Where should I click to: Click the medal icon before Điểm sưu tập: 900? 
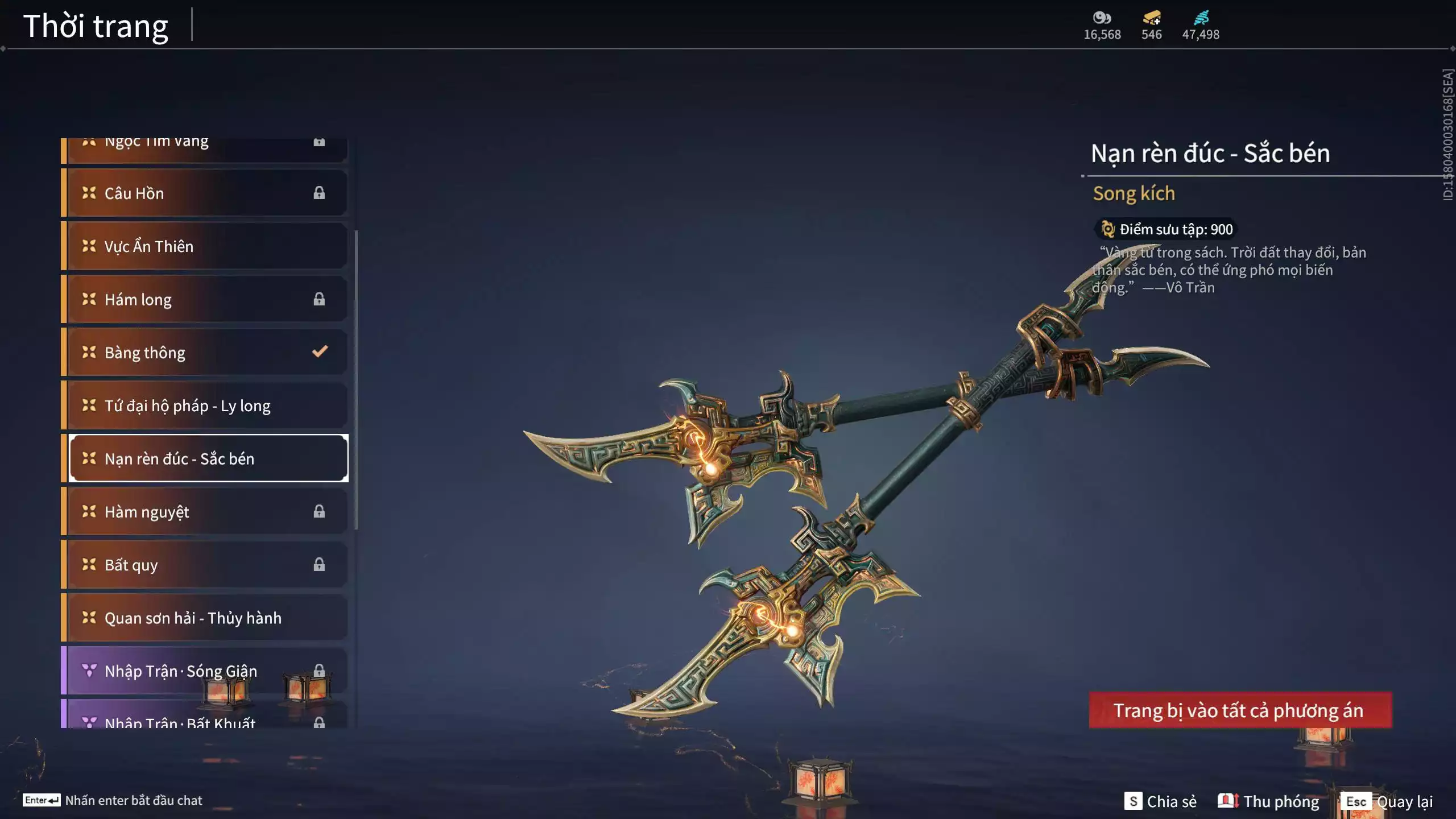(x=1107, y=230)
